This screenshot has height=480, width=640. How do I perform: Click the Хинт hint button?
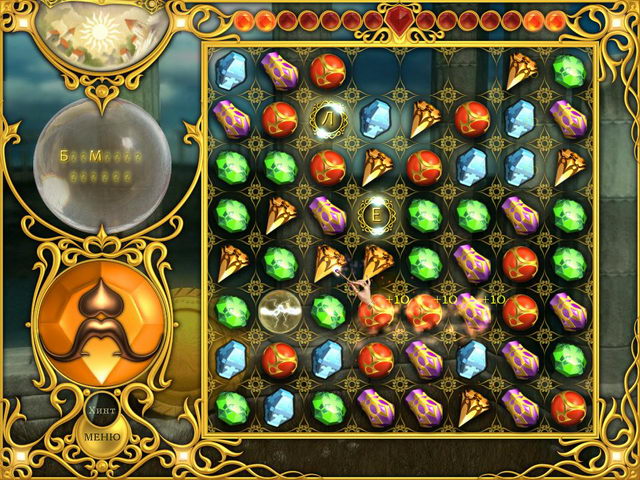(101, 411)
